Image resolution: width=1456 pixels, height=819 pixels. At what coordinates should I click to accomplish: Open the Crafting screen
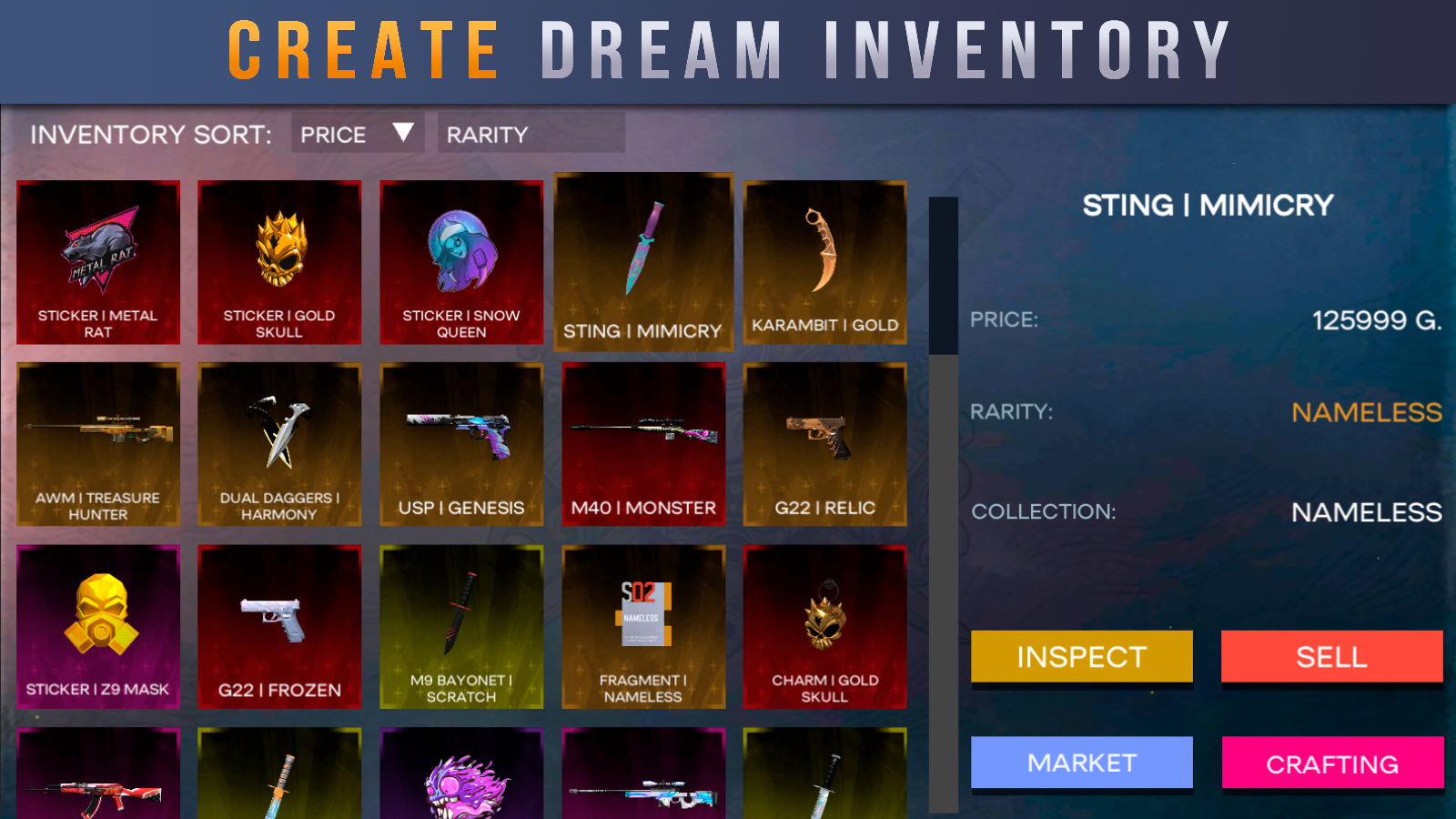(1331, 763)
